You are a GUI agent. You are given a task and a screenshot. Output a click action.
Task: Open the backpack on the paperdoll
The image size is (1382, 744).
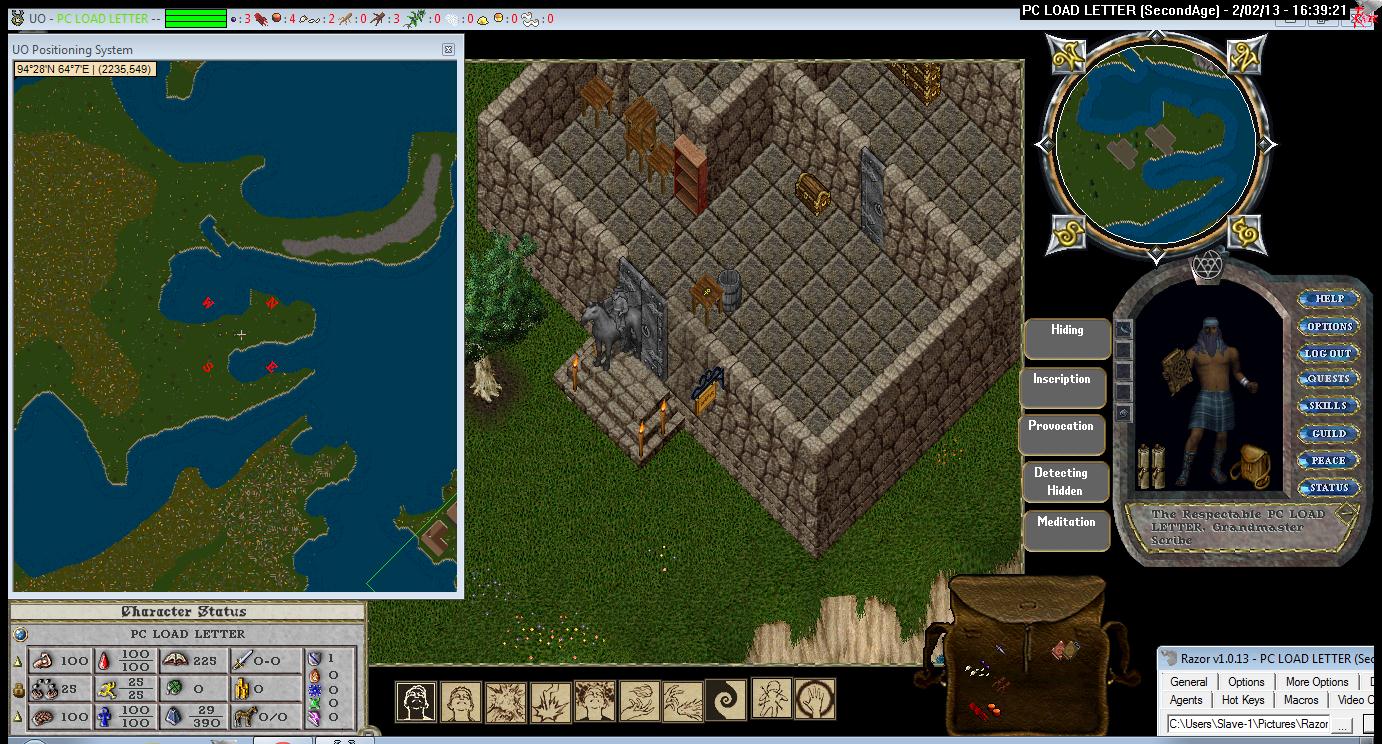1248,465
